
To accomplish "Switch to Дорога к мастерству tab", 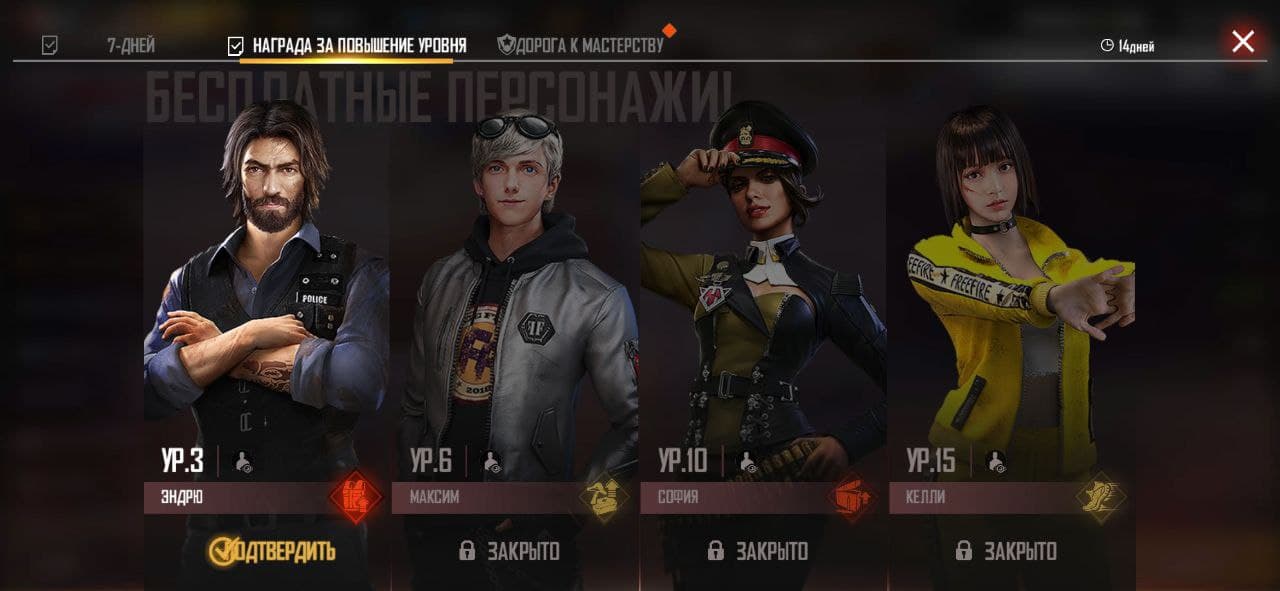I will 581,45.
